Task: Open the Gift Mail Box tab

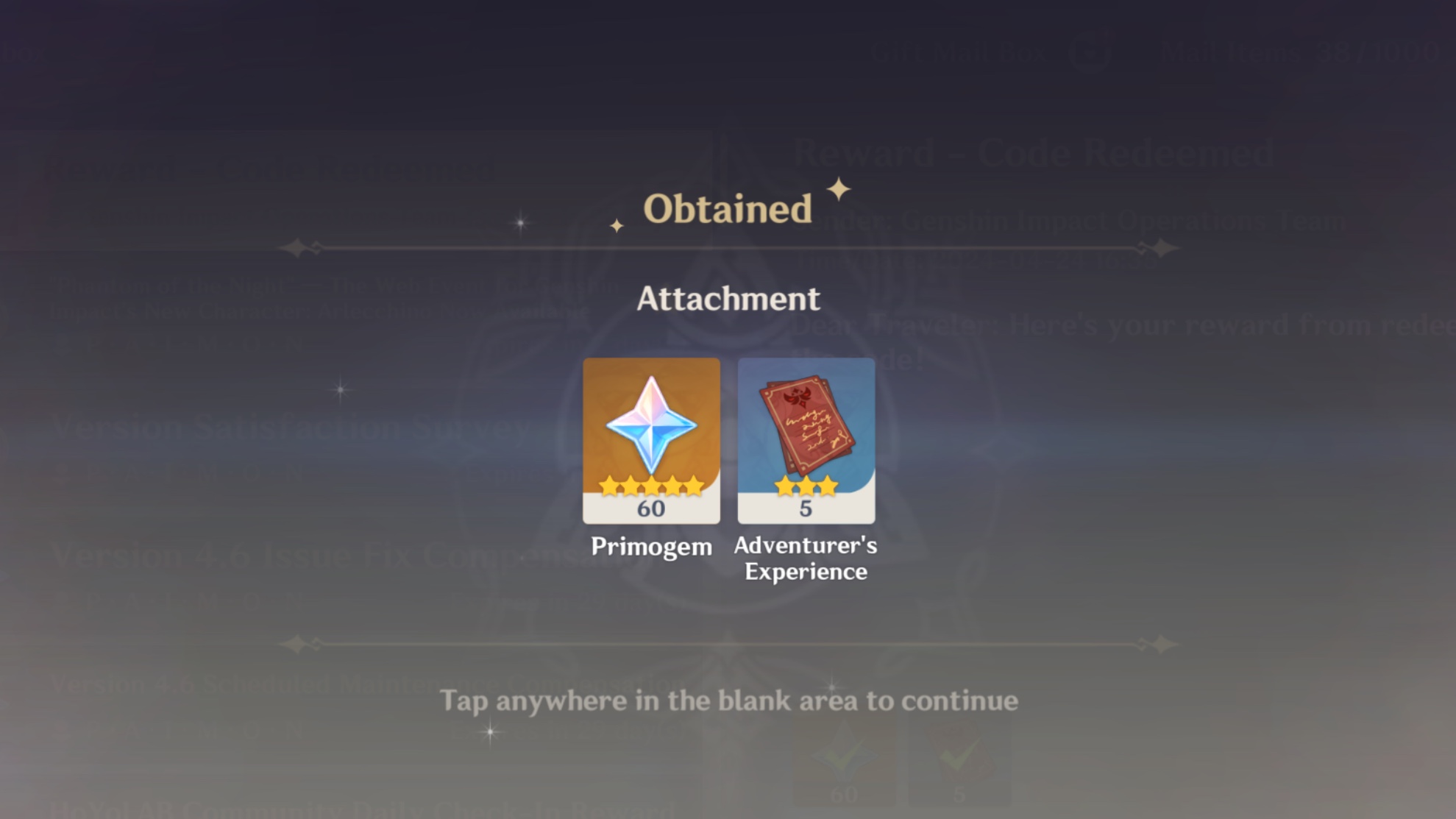Action: tap(956, 50)
